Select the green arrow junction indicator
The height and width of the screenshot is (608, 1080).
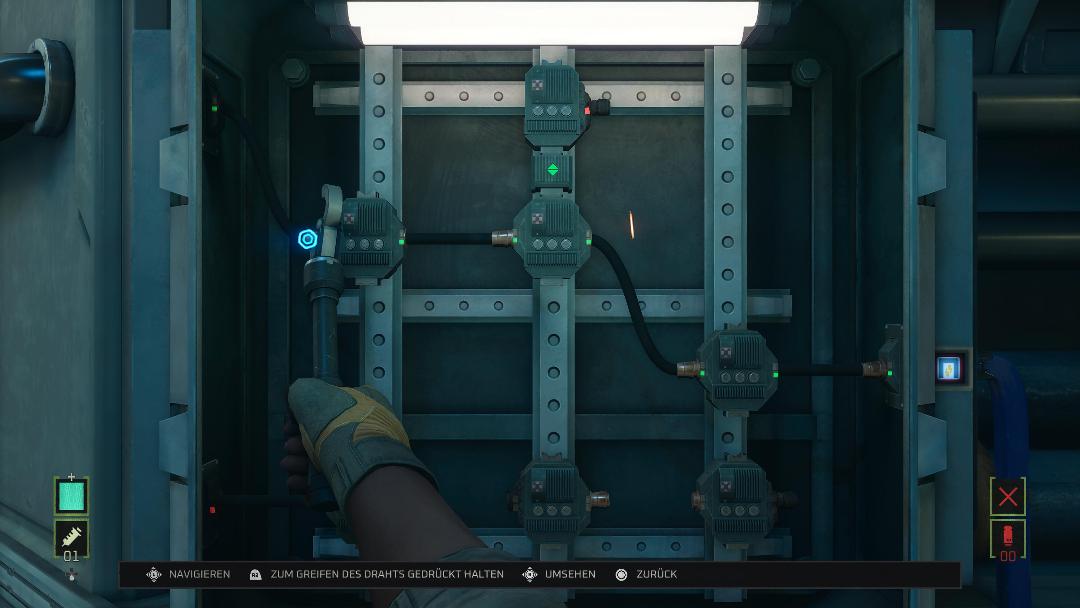(552, 170)
